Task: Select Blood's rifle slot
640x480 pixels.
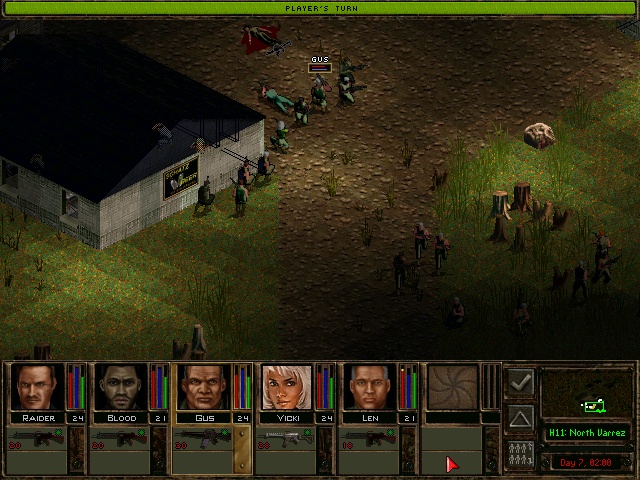Action: coord(120,440)
